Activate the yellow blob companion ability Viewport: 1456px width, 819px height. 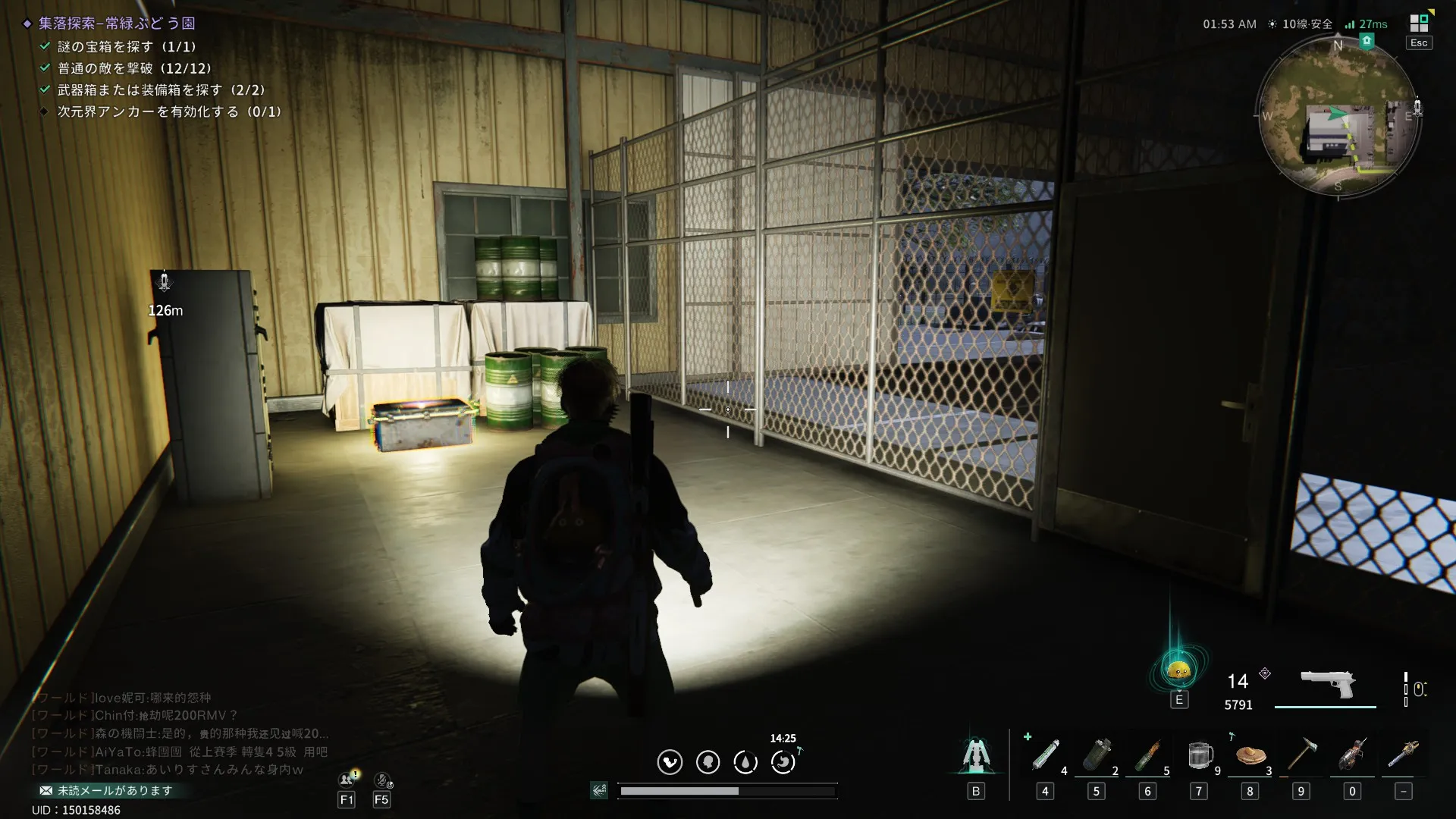point(1178,670)
